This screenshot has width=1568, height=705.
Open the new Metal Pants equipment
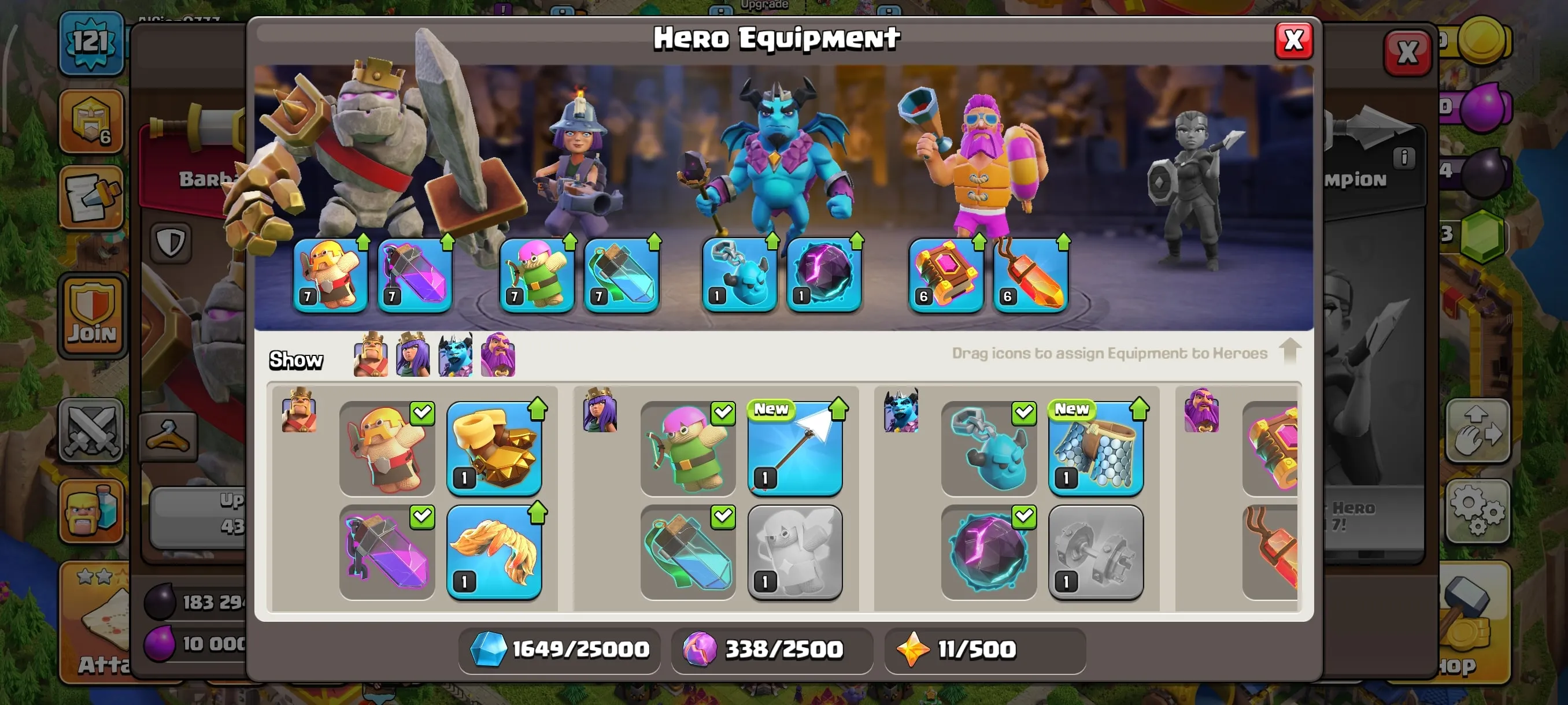(1096, 448)
